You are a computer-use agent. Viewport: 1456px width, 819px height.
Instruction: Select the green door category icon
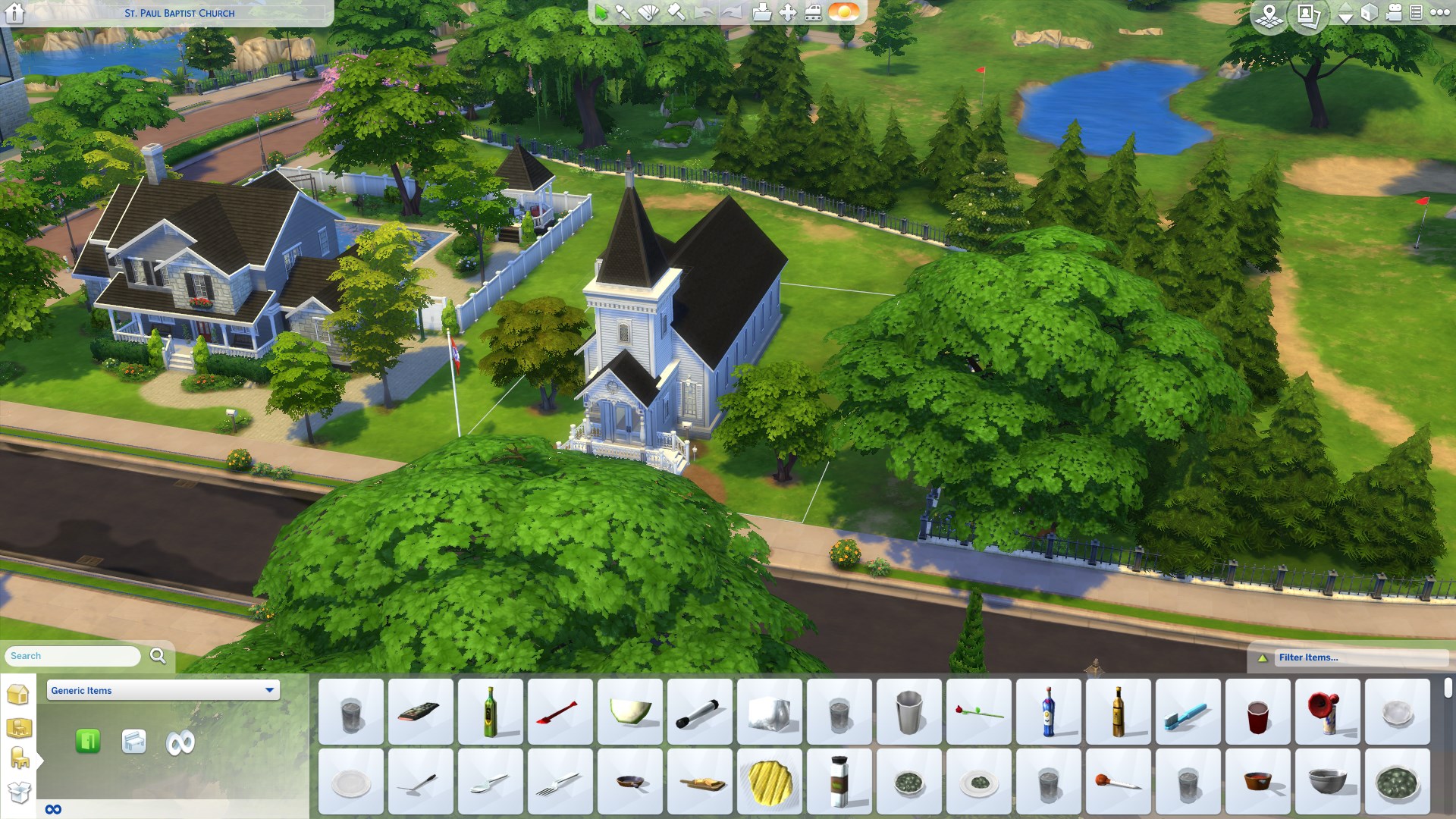88,741
